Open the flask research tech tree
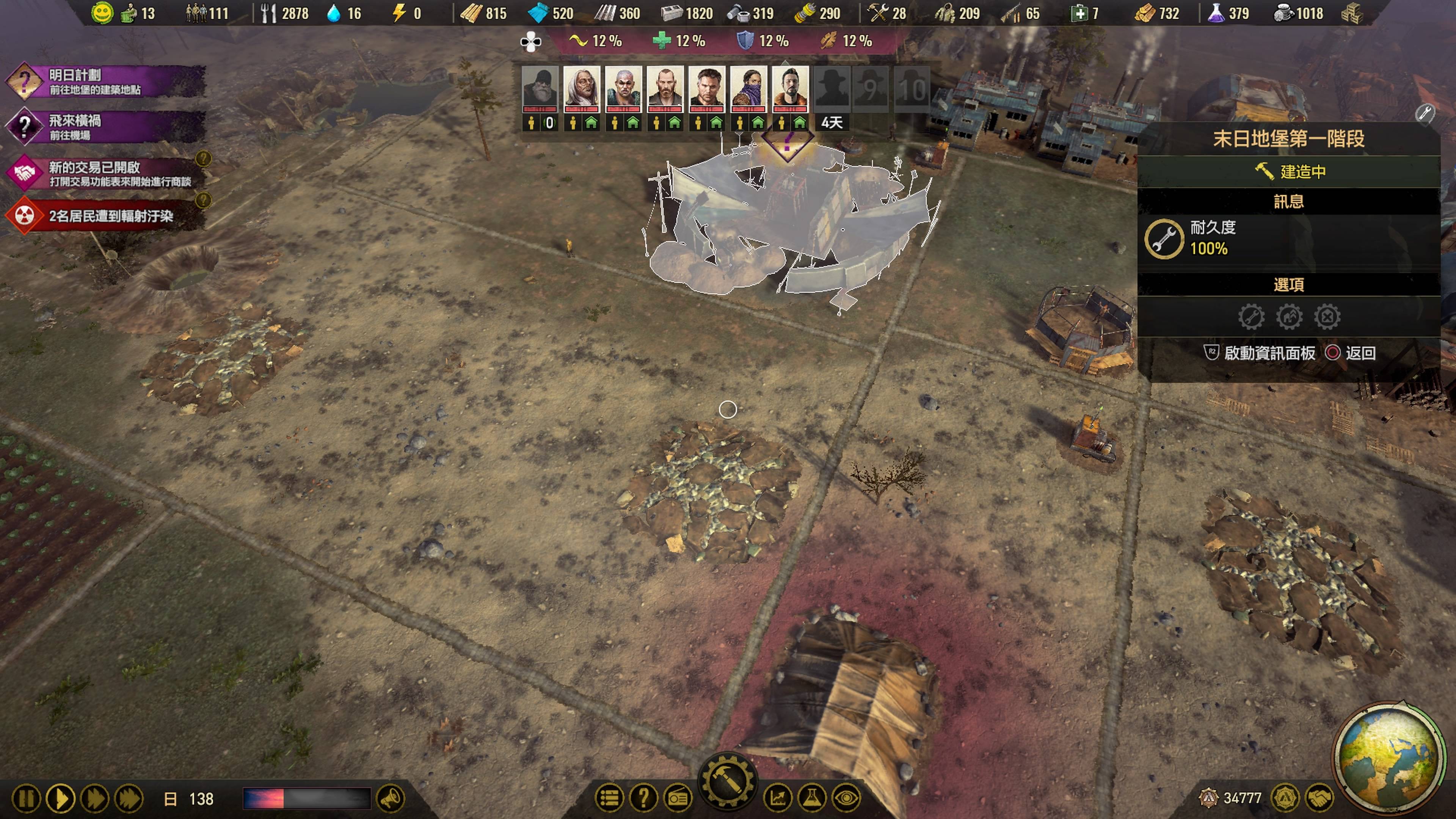 pos(812,798)
